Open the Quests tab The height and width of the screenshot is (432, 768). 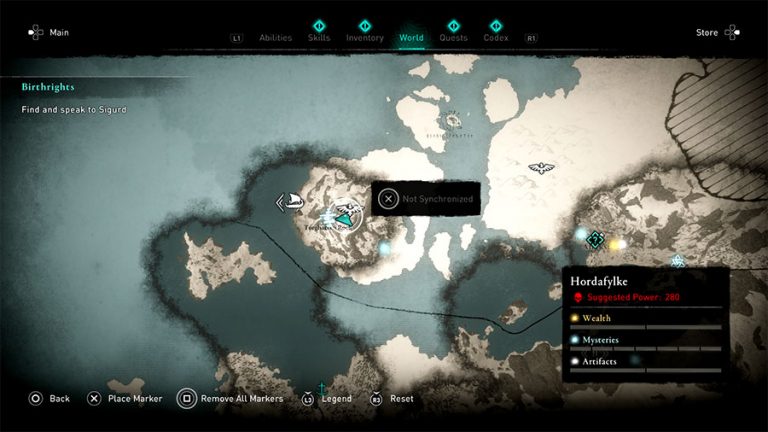click(x=453, y=38)
